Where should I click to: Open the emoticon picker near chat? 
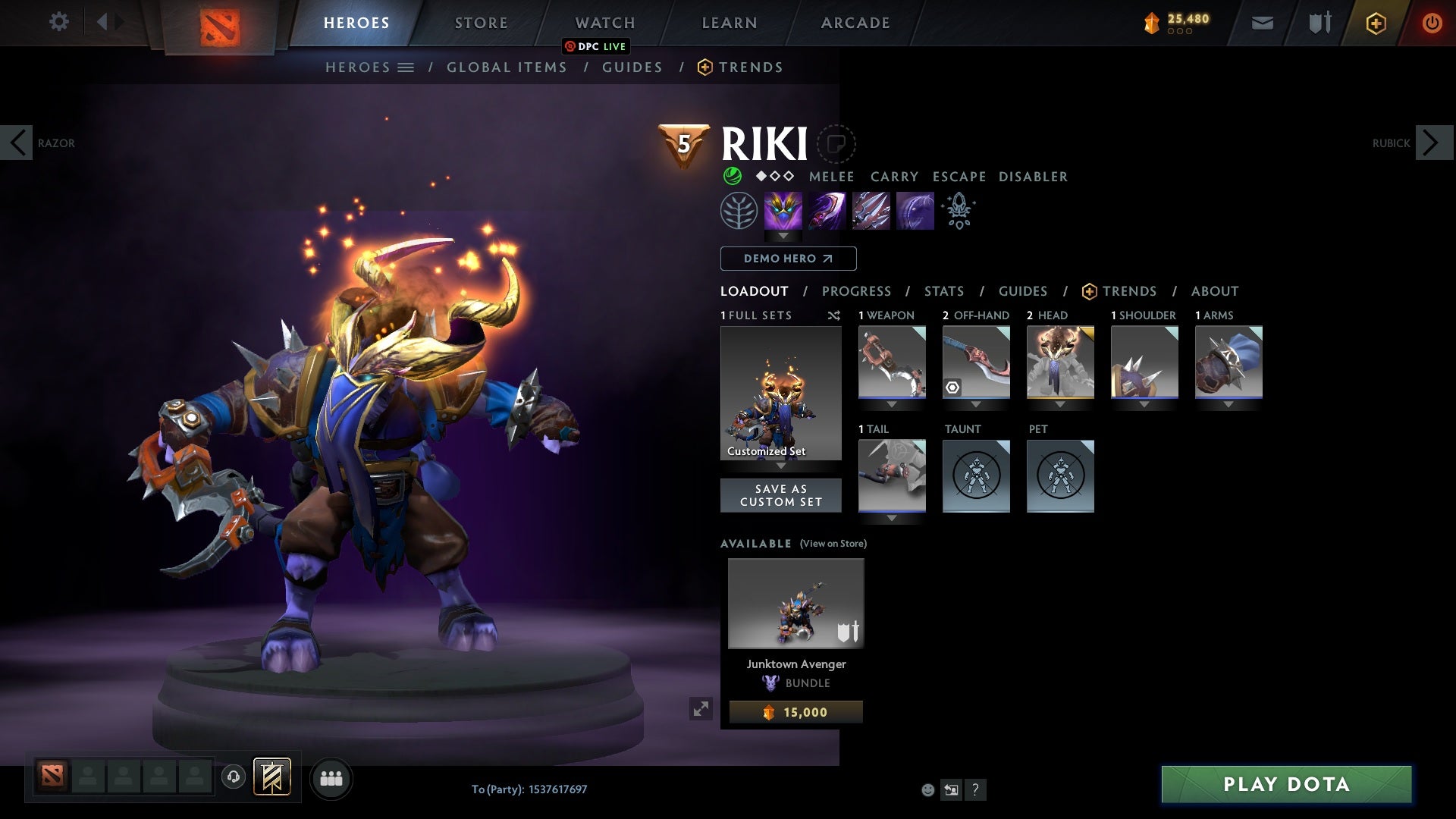[x=927, y=789]
